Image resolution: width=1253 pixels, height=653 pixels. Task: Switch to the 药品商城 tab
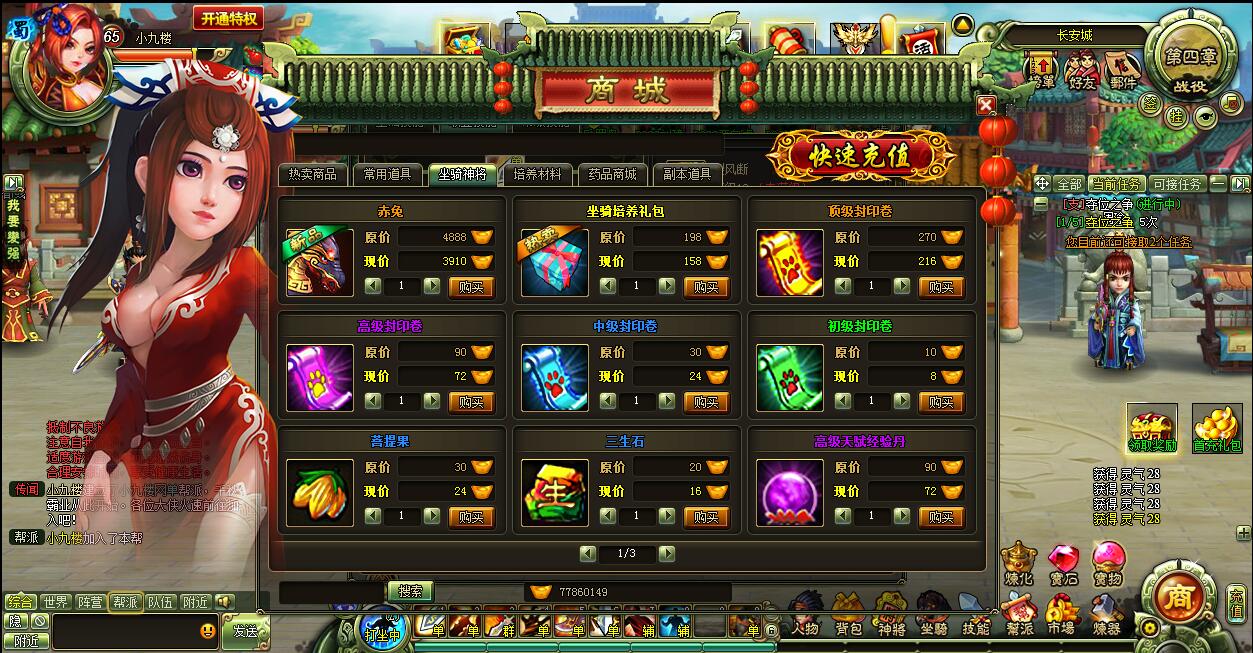pos(612,174)
